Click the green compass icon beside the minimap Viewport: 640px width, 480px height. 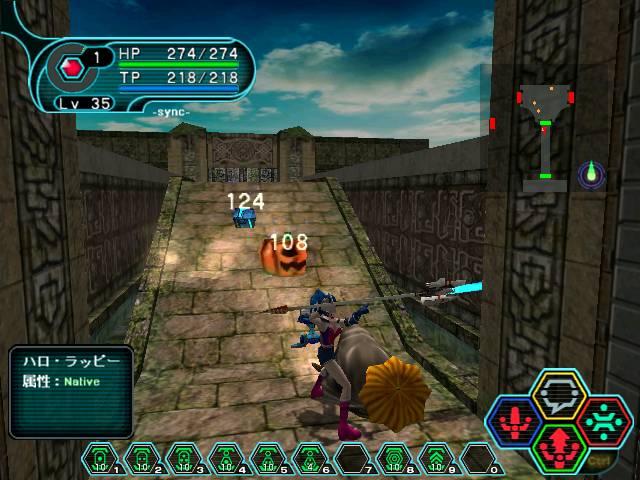[x=593, y=173]
